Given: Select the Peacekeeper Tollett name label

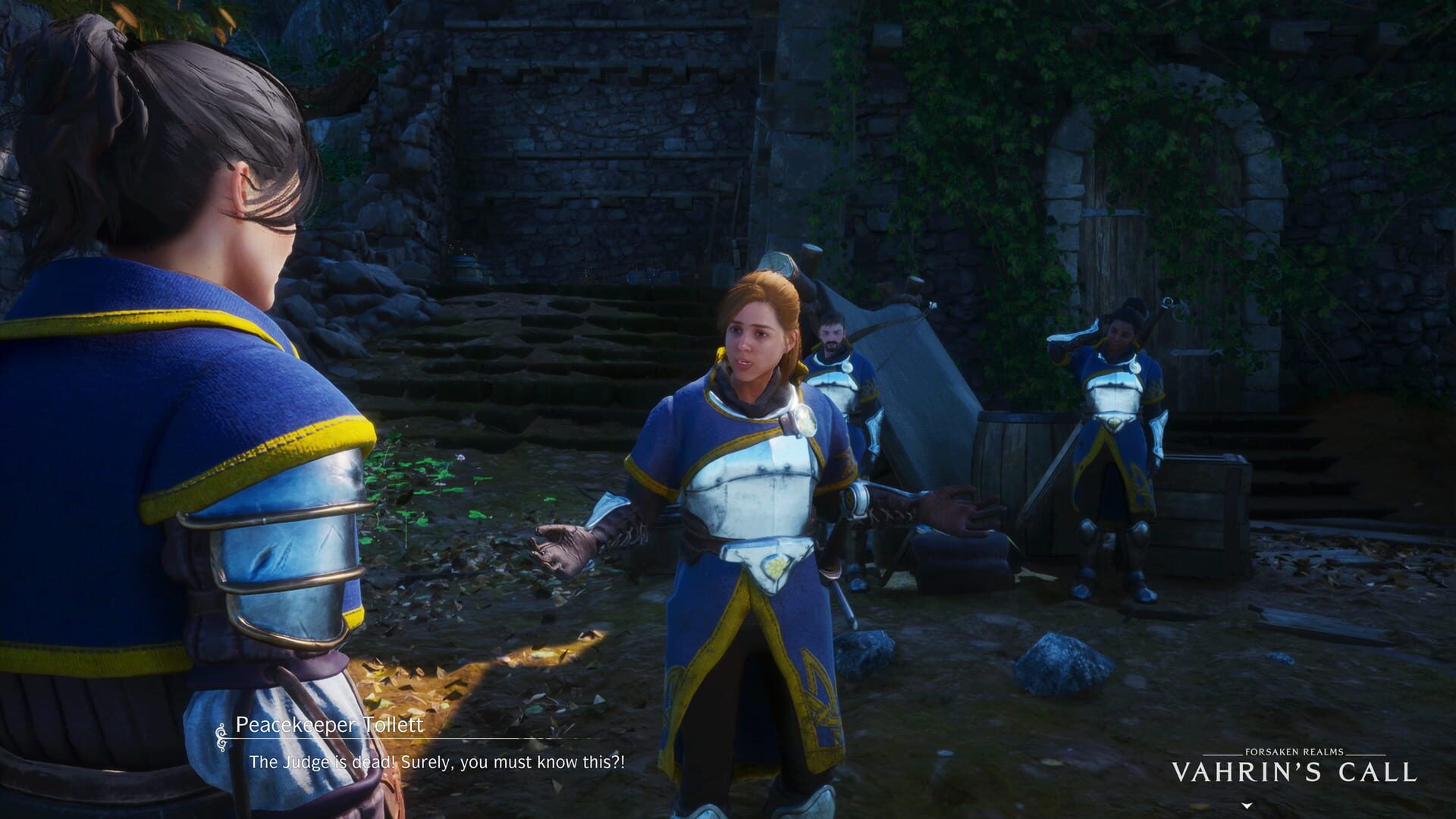Looking at the screenshot, I should (x=330, y=724).
